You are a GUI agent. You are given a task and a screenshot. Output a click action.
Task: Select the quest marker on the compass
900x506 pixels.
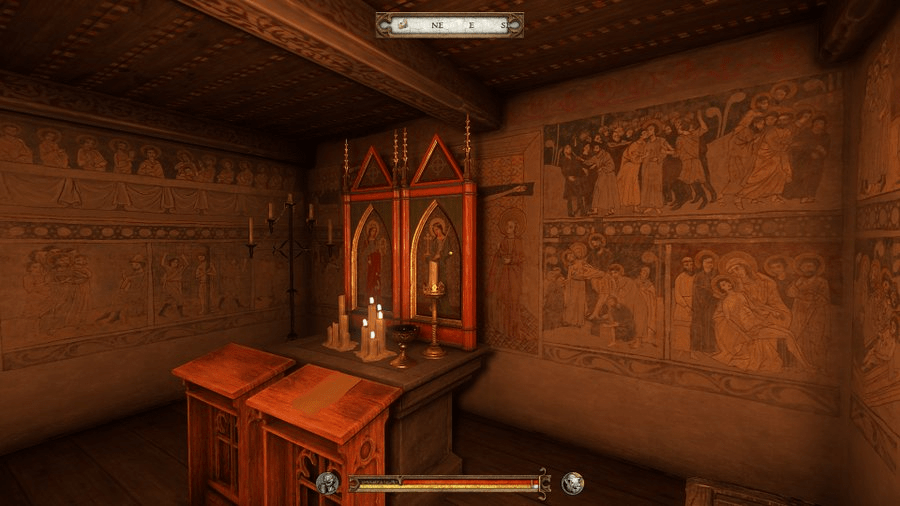[x=401, y=24]
